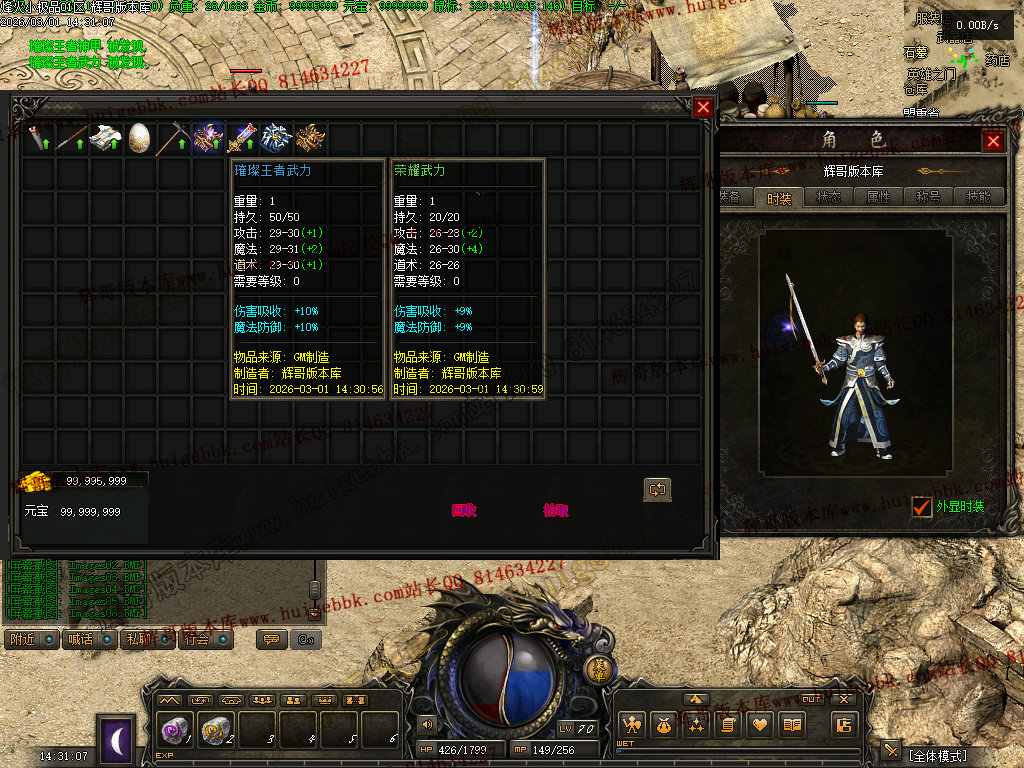The image size is (1024, 768).
Task: Toggle the 外显时装 checkbox
Action: [x=922, y=507]
